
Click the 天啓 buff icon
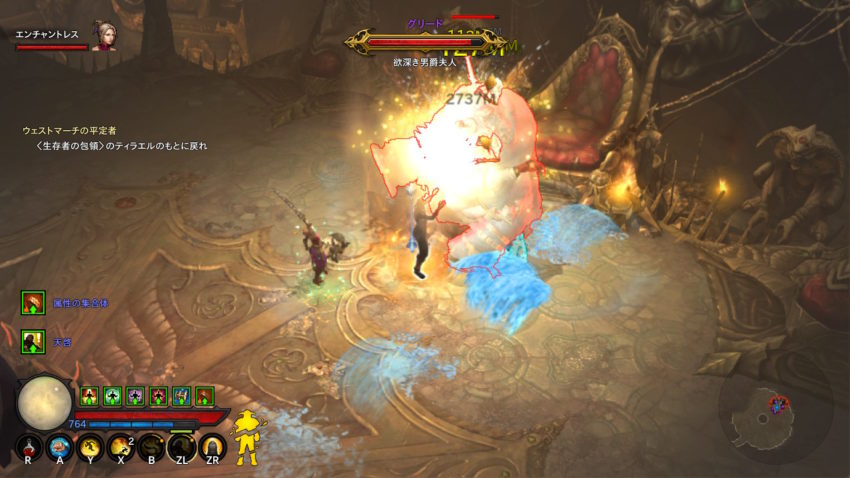[x=34, y=342]
